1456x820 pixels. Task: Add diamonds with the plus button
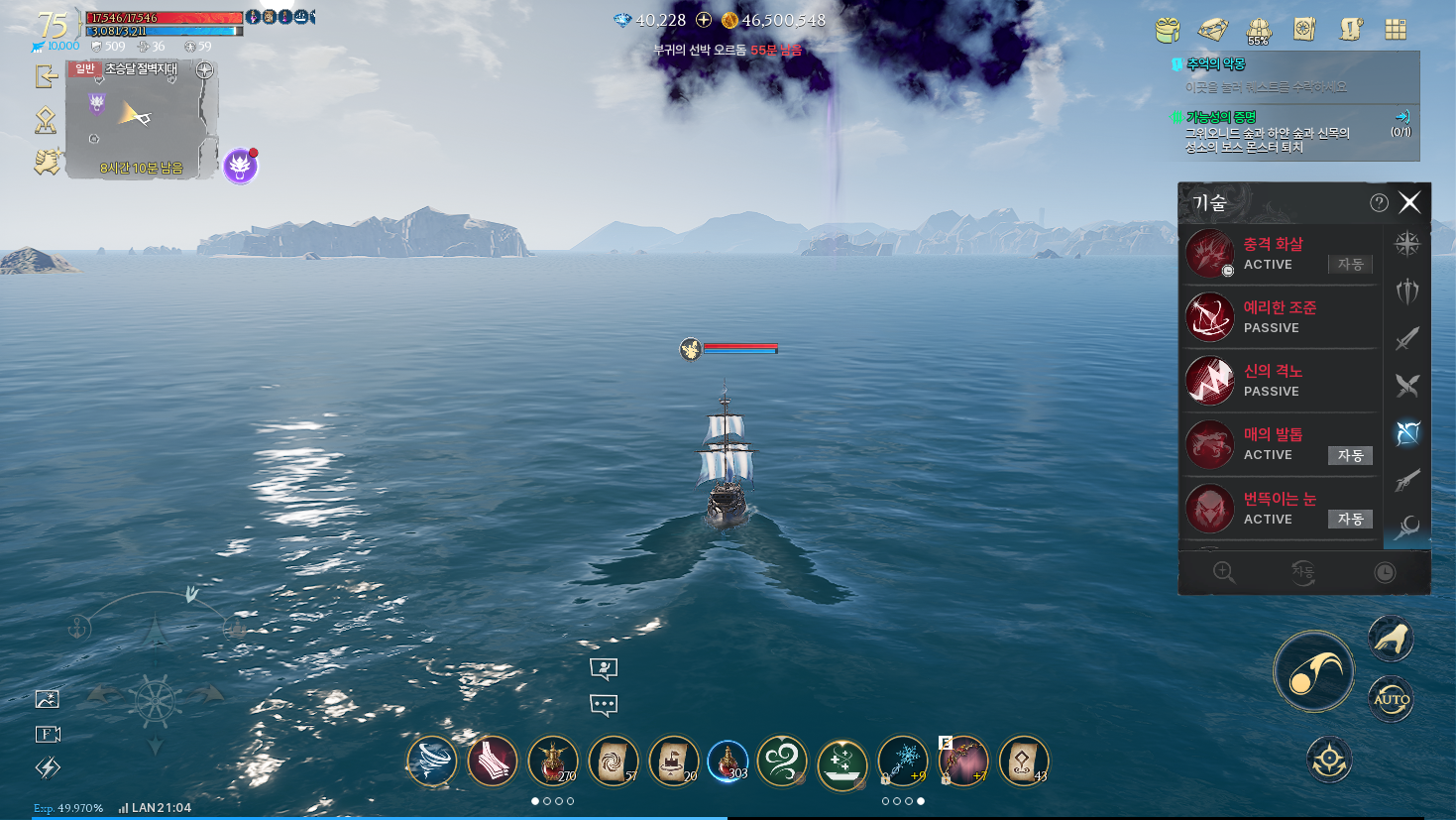[x=704, y=20]
